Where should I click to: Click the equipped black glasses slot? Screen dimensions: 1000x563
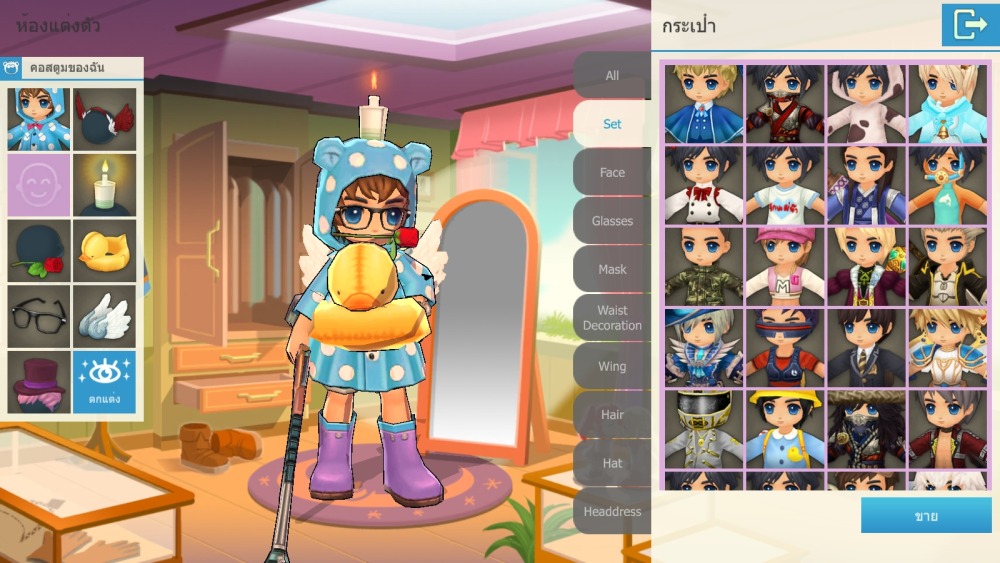[39, 316]
